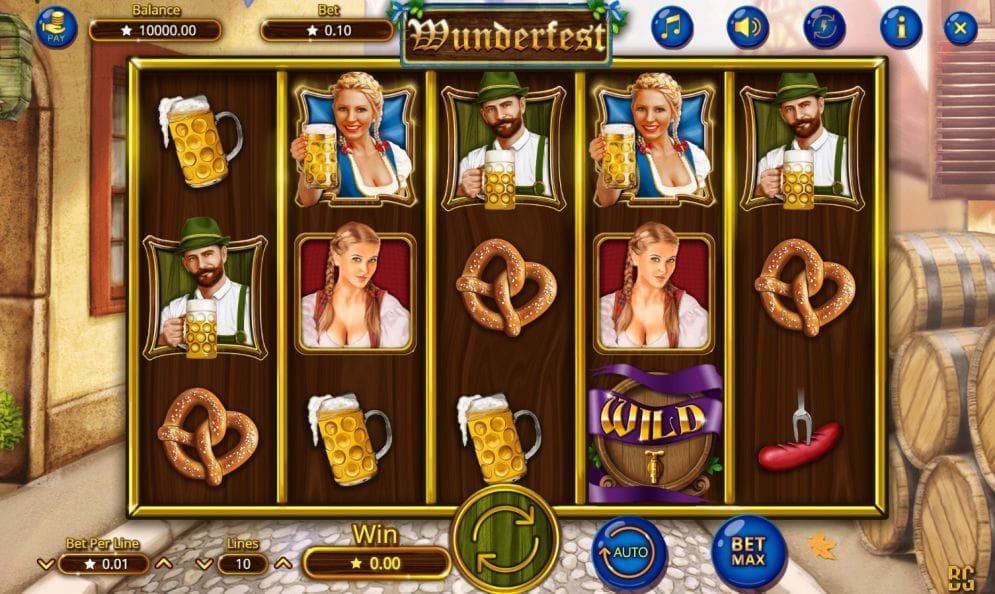Open the game info screen
This screenshot has width=995, height=594.
tap(899, 27)
